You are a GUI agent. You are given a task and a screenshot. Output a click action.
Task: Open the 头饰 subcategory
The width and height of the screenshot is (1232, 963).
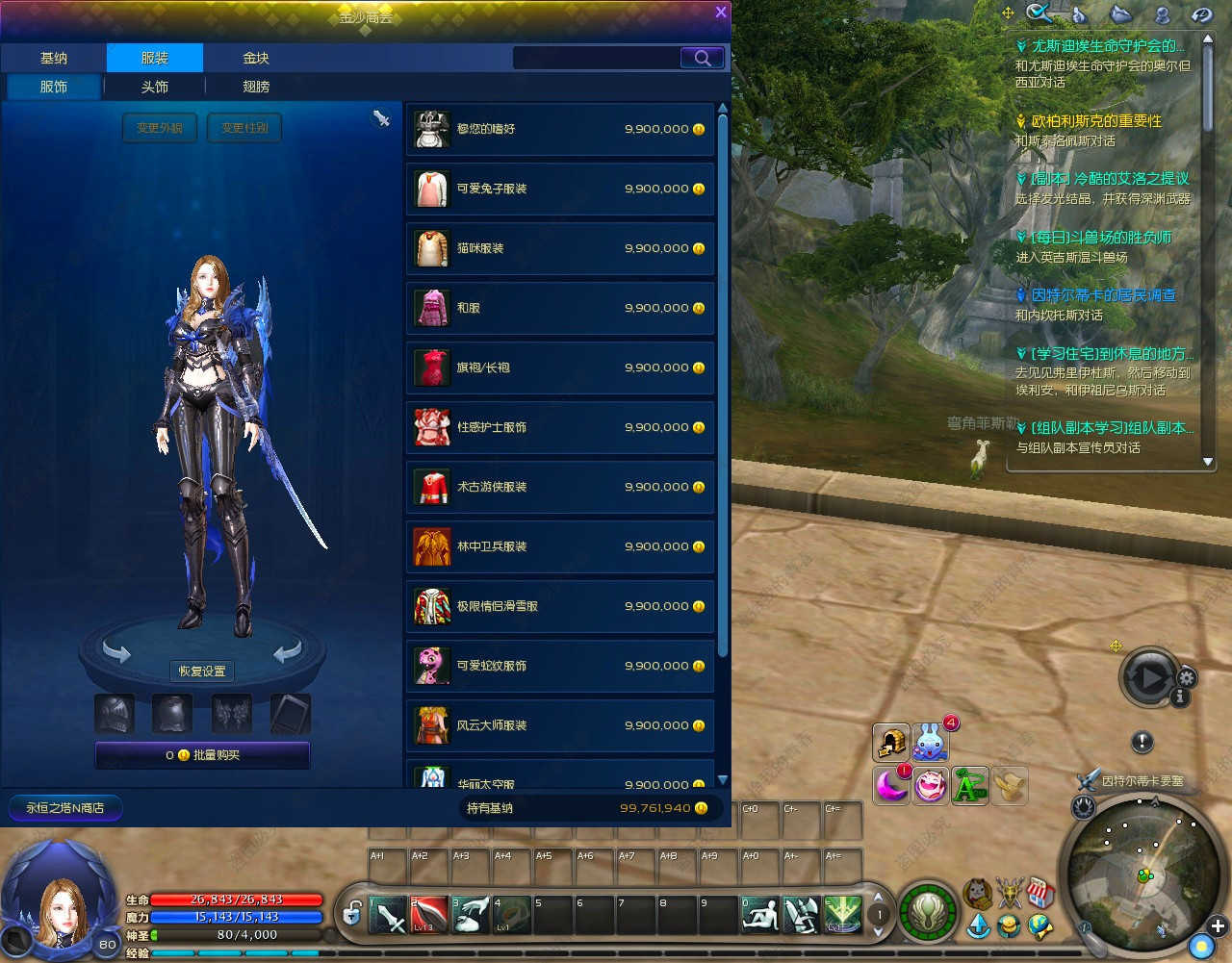pyautogui.click(x=155, y=87)
